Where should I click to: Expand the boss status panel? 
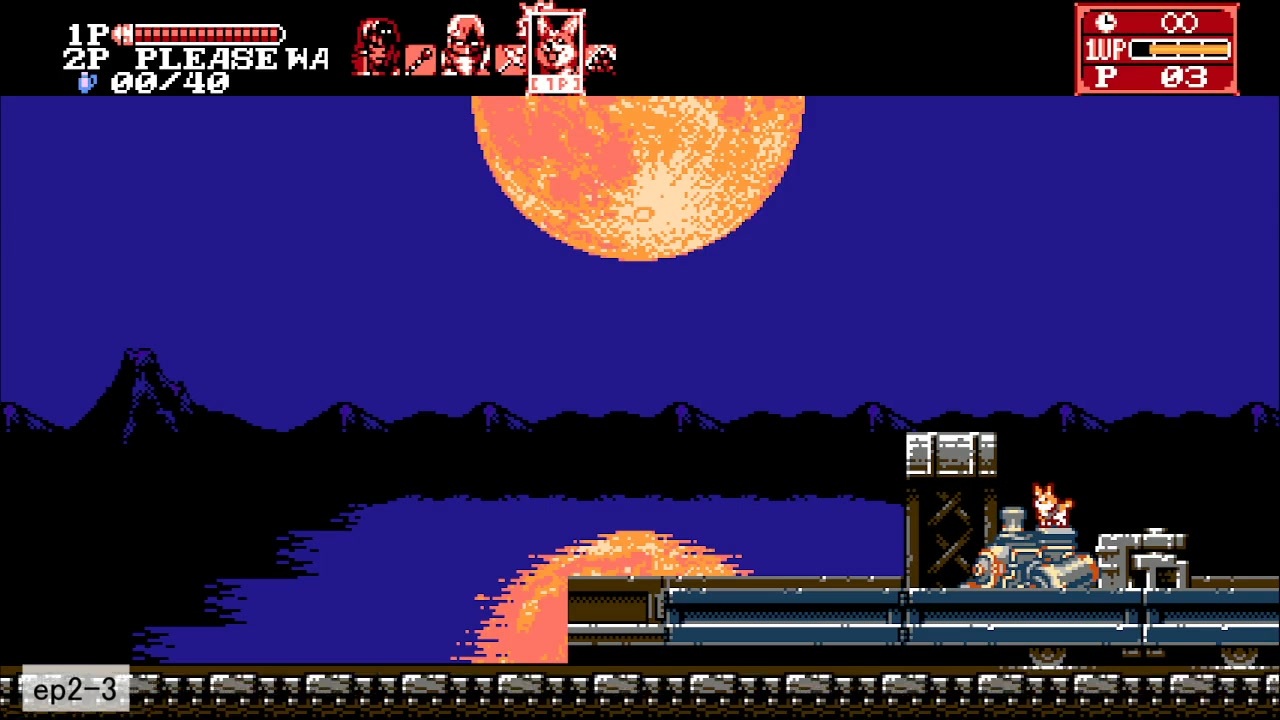(1157, 48)
